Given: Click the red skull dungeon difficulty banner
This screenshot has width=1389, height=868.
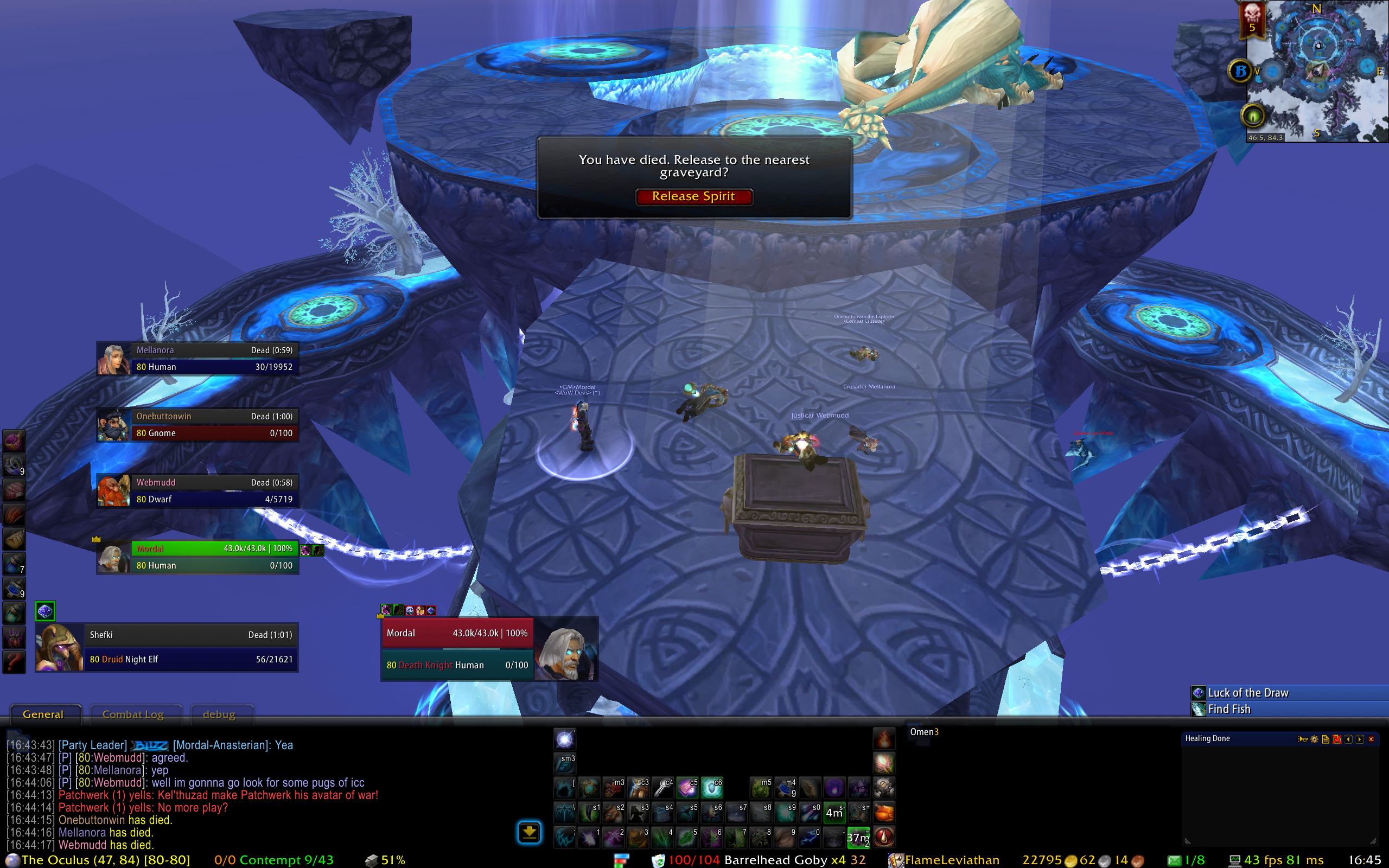Looking at the screenshot, I should click(1252, 18).
